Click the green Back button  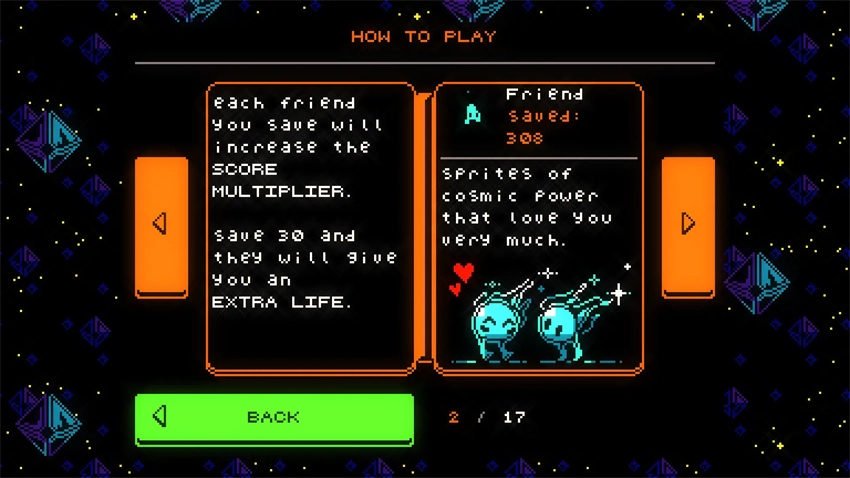pyautogui.click(x=274, y=418)
